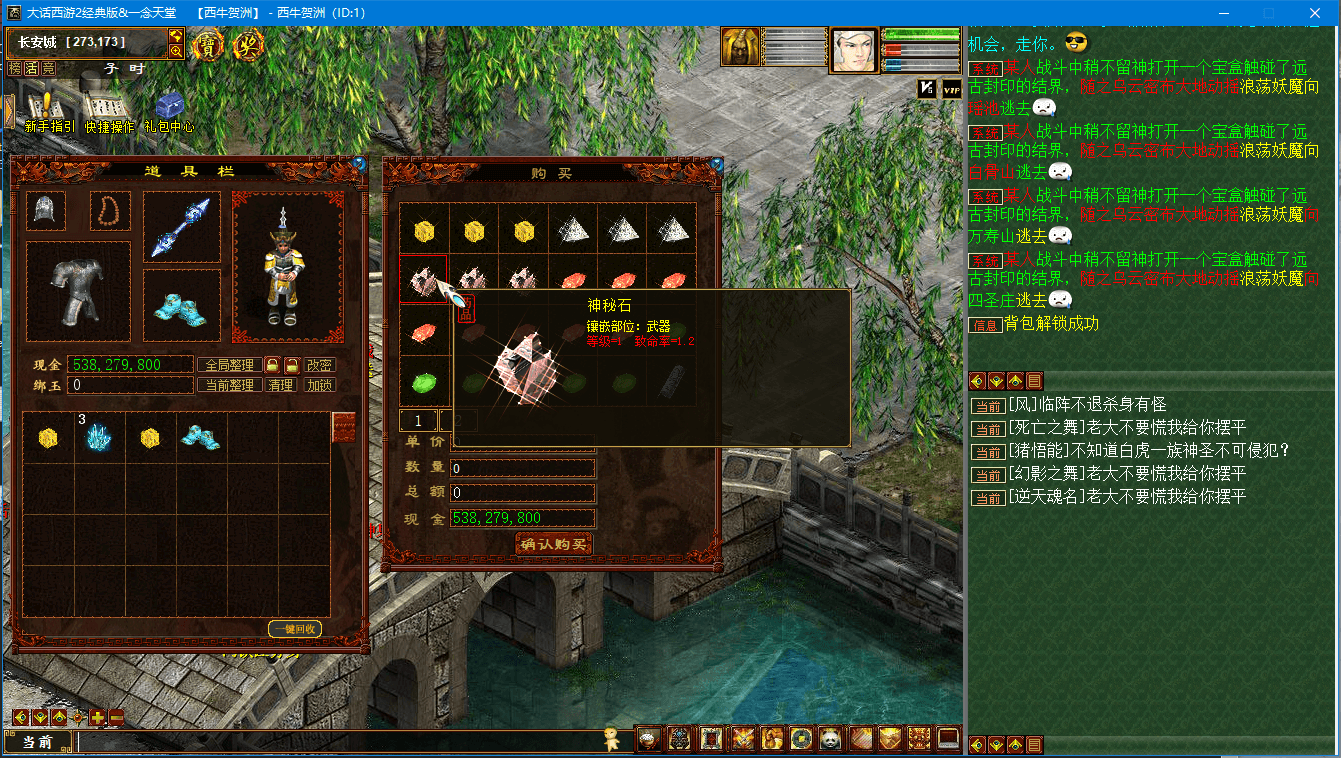Click the 全局整理 sort-all button
Screen dimensions: 1341x758
[x=229, y=365]
